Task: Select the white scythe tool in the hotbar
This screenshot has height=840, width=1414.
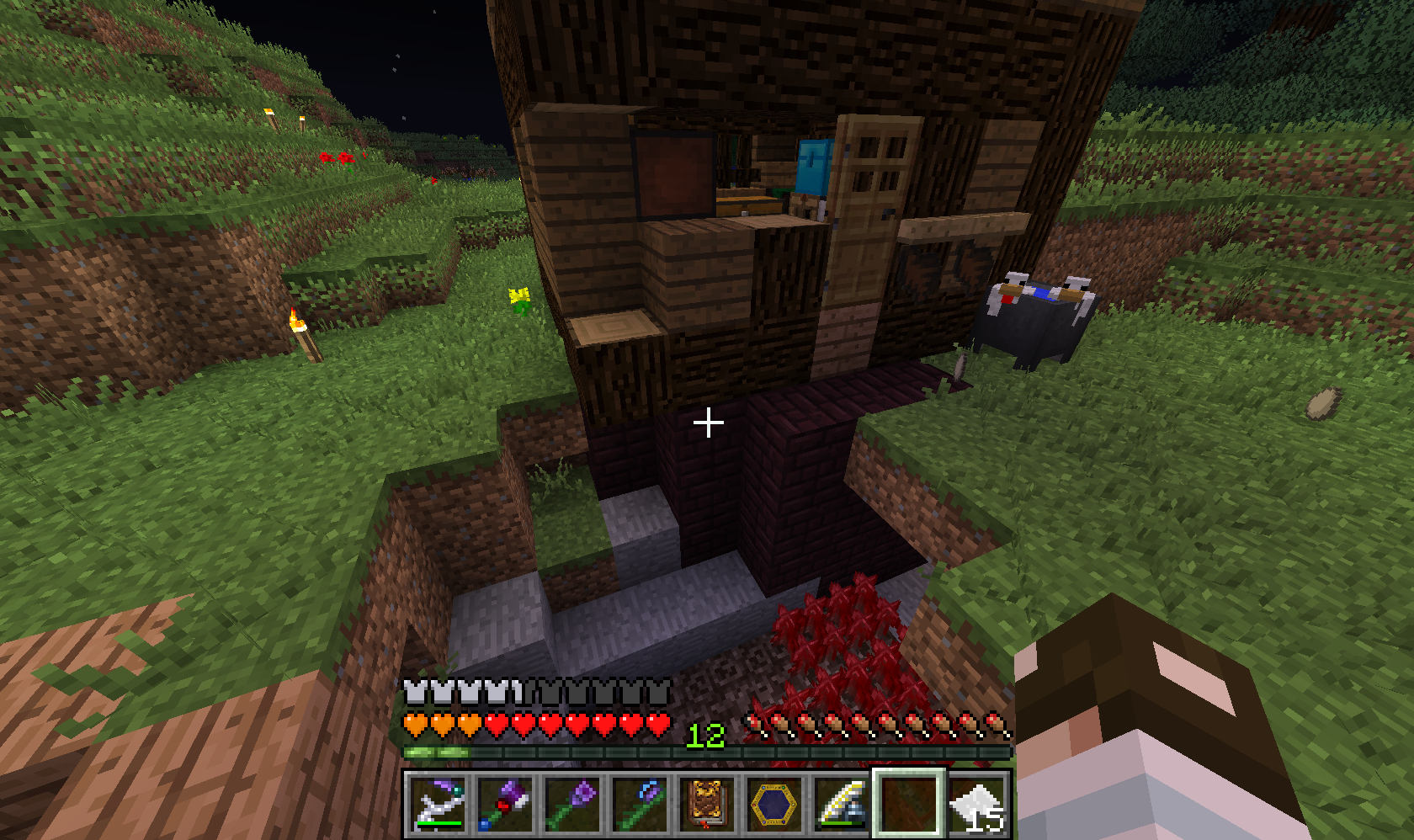Action: tap(439, 805)
